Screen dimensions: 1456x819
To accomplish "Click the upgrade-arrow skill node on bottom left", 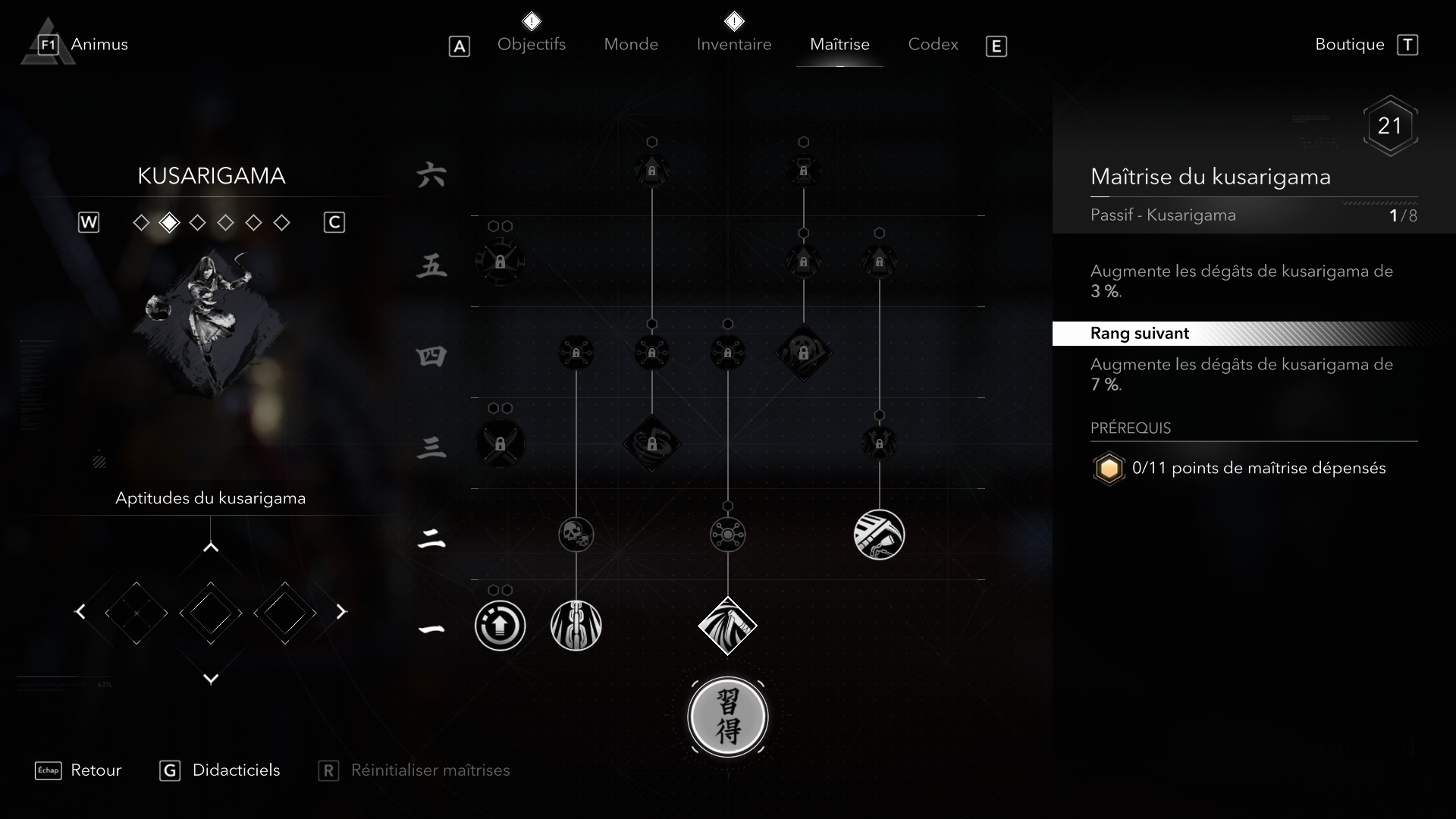I will click(500, 626).
